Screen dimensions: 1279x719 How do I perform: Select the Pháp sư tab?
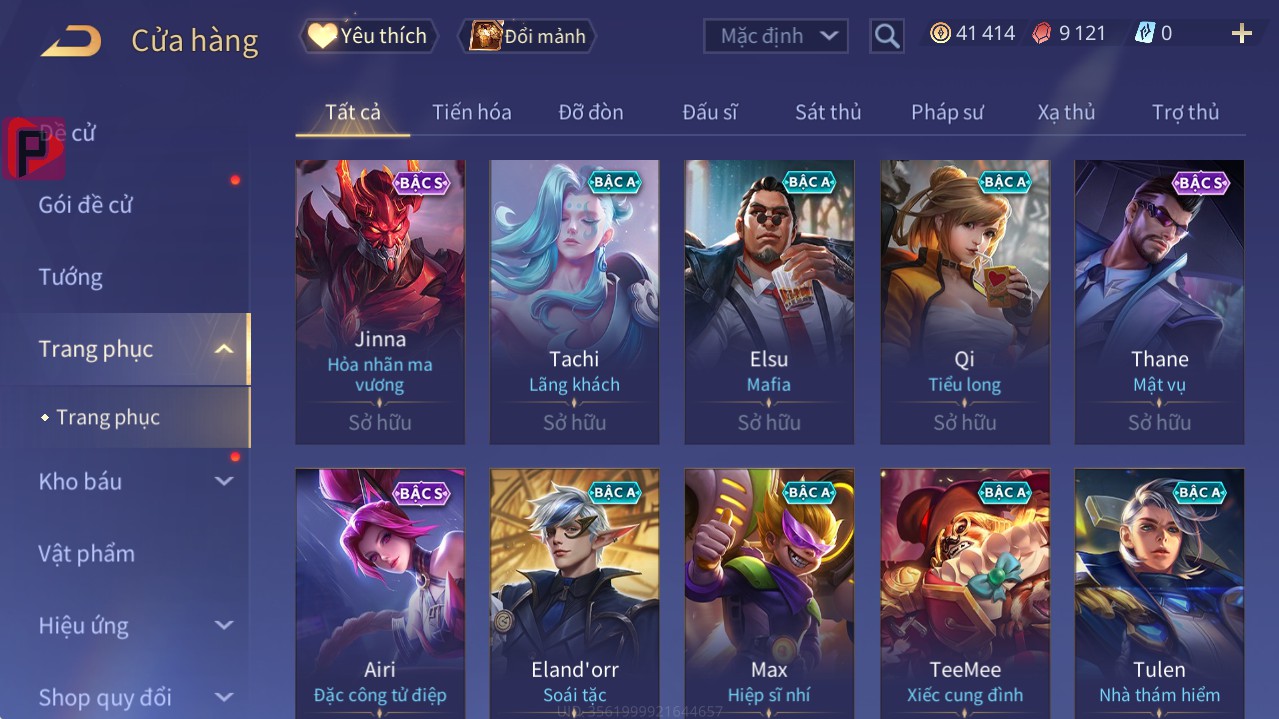coord(947,112)
